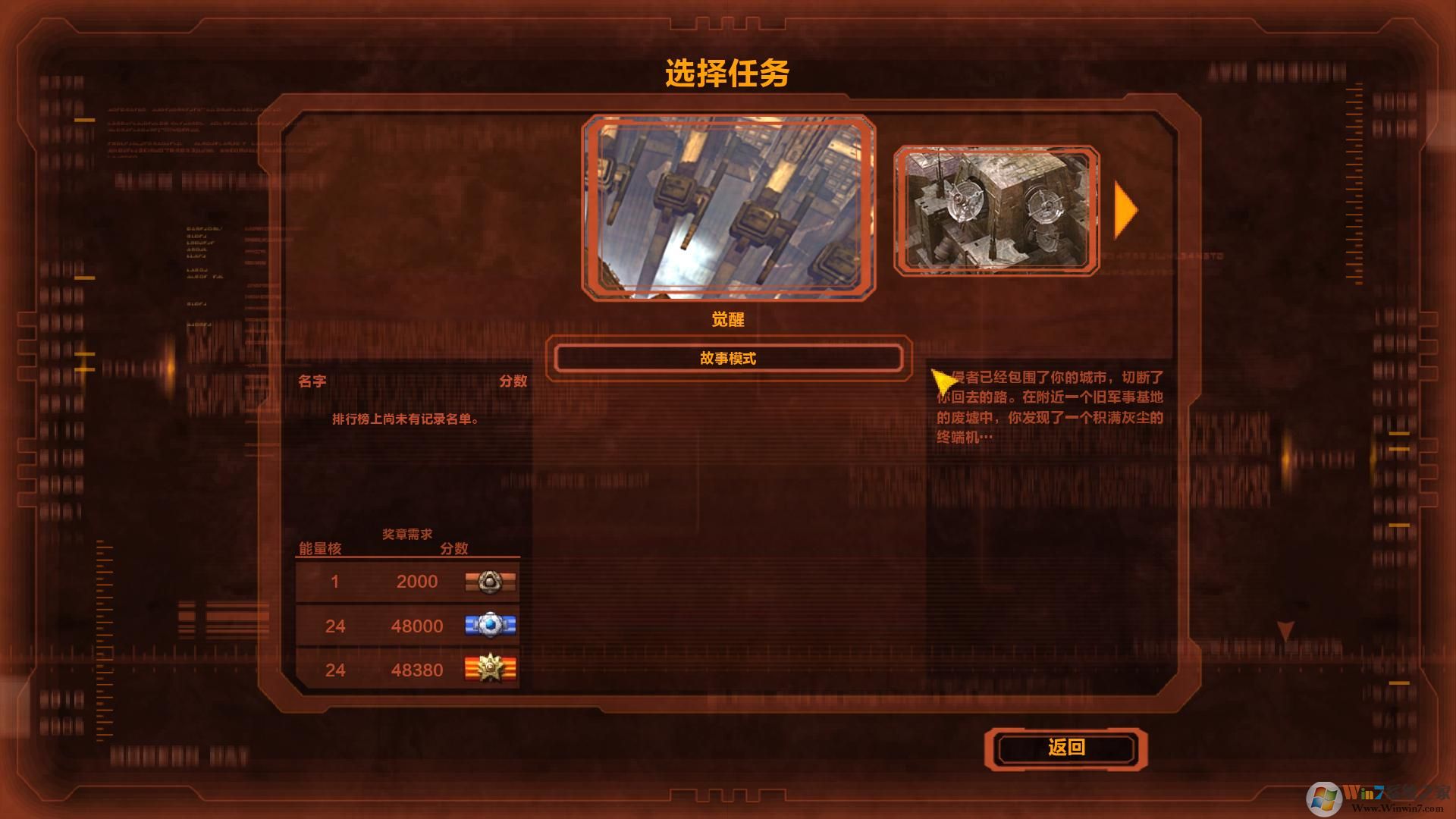This screenshot has width=1456, height=819.
Task: Click the 奖章需求 header label
Action: pos(408,533)
